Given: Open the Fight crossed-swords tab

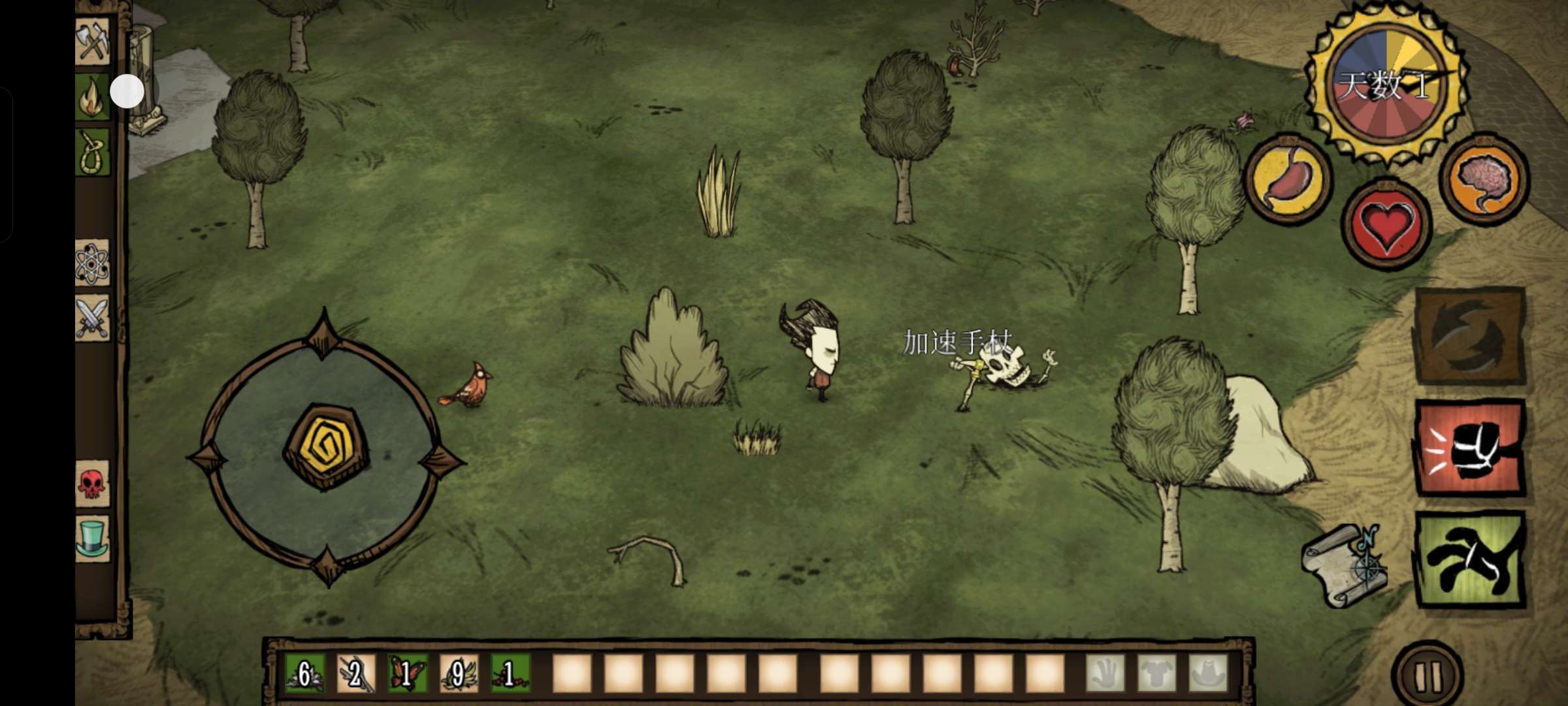Looking at the screenshot, I should [x=92, y=318].
